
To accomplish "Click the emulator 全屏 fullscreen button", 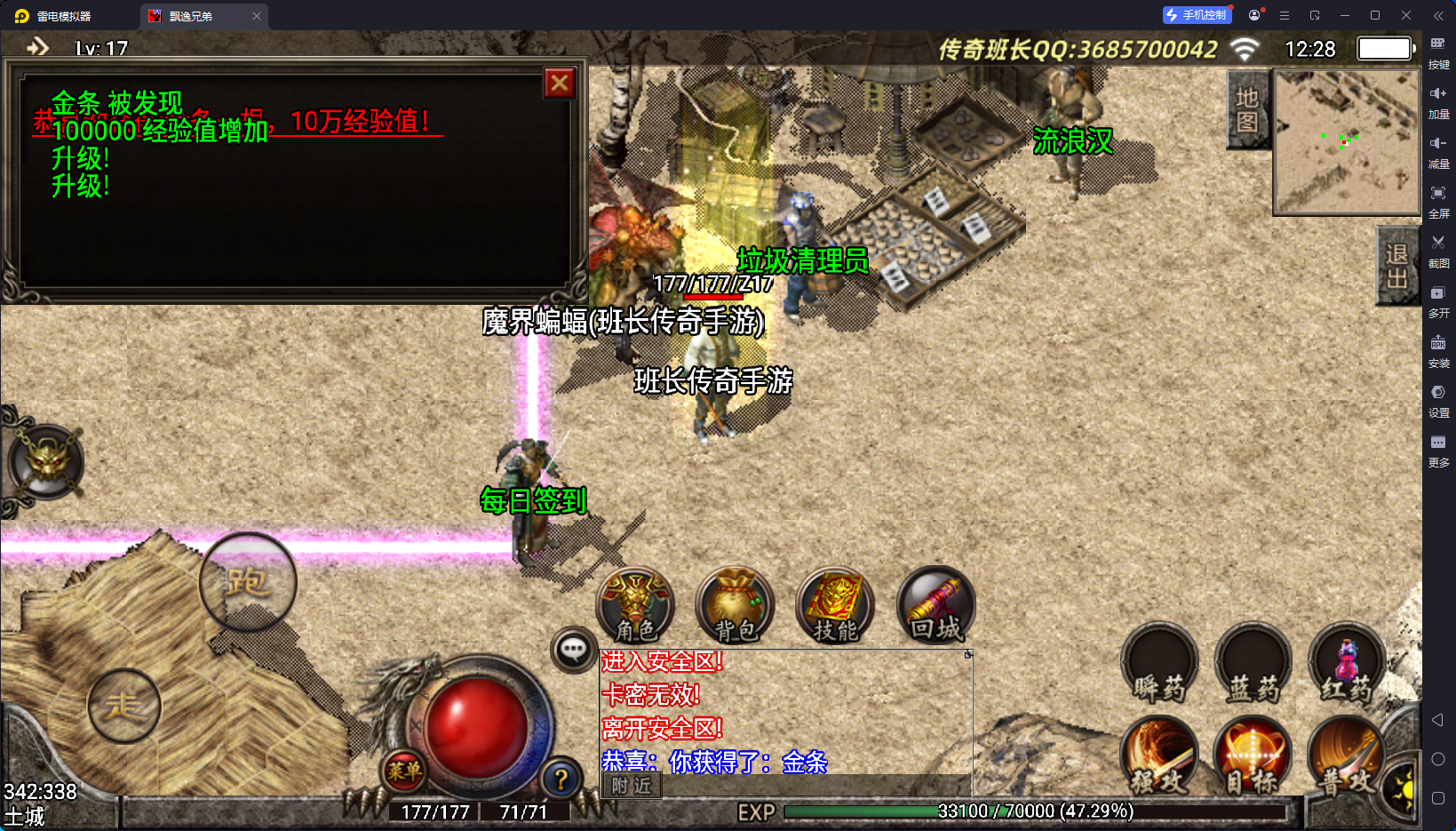I will tap(1438, 200).
